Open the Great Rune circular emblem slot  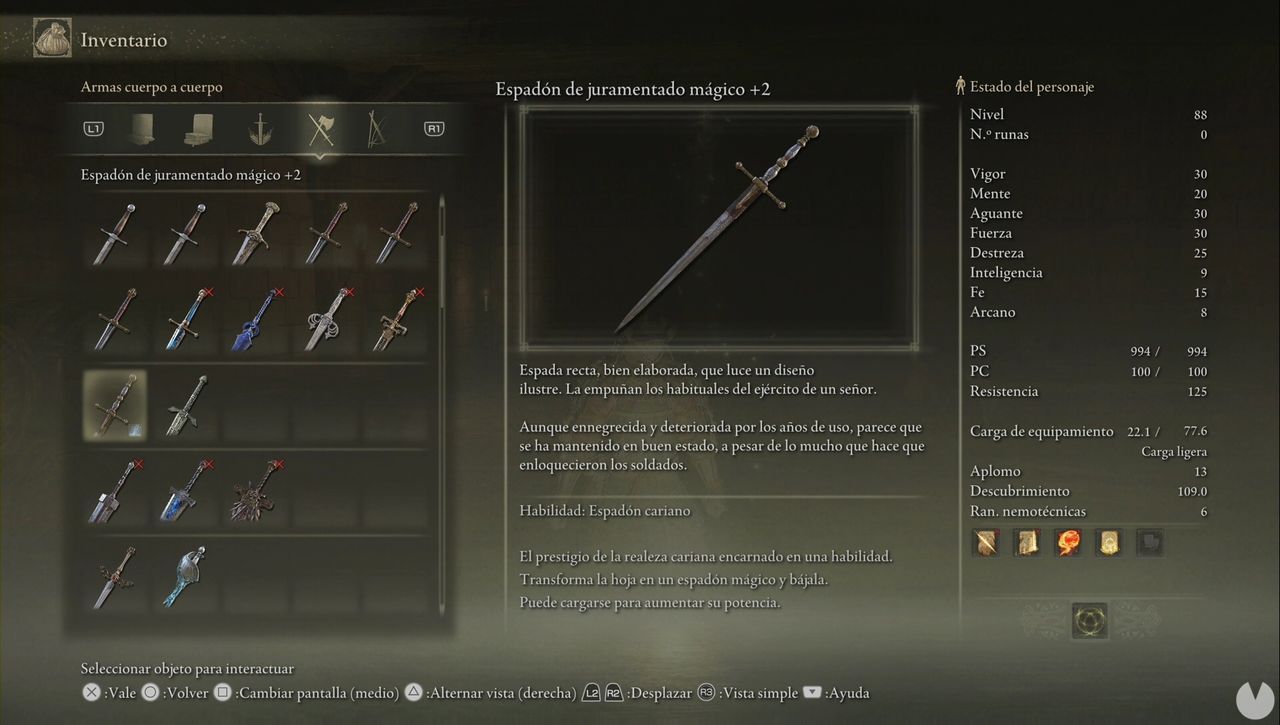(1088, 621)
